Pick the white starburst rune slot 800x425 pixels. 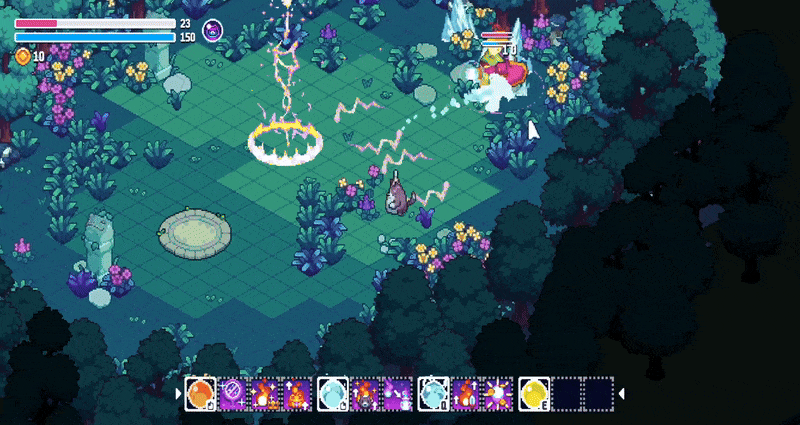pyautogui.click(x=498, y=393)
